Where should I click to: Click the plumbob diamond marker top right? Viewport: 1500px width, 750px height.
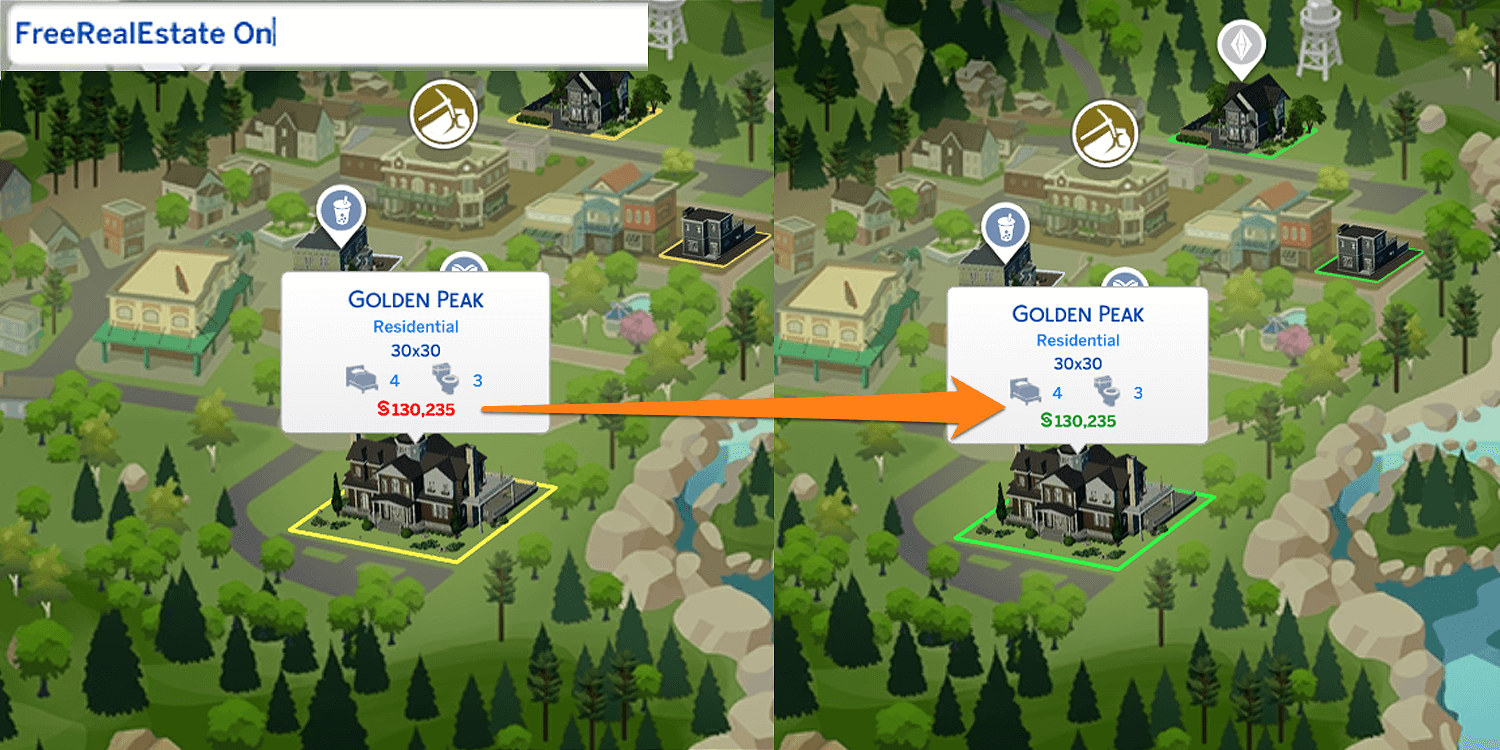pos(1243,46)
